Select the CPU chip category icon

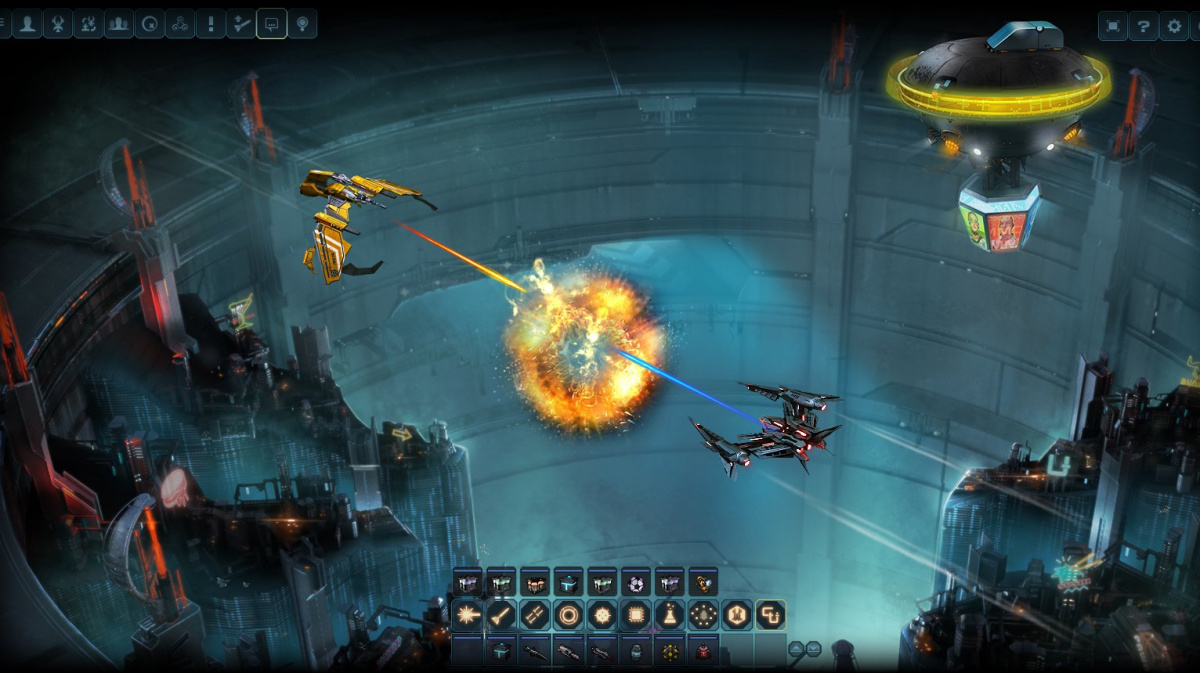point(636,615)
